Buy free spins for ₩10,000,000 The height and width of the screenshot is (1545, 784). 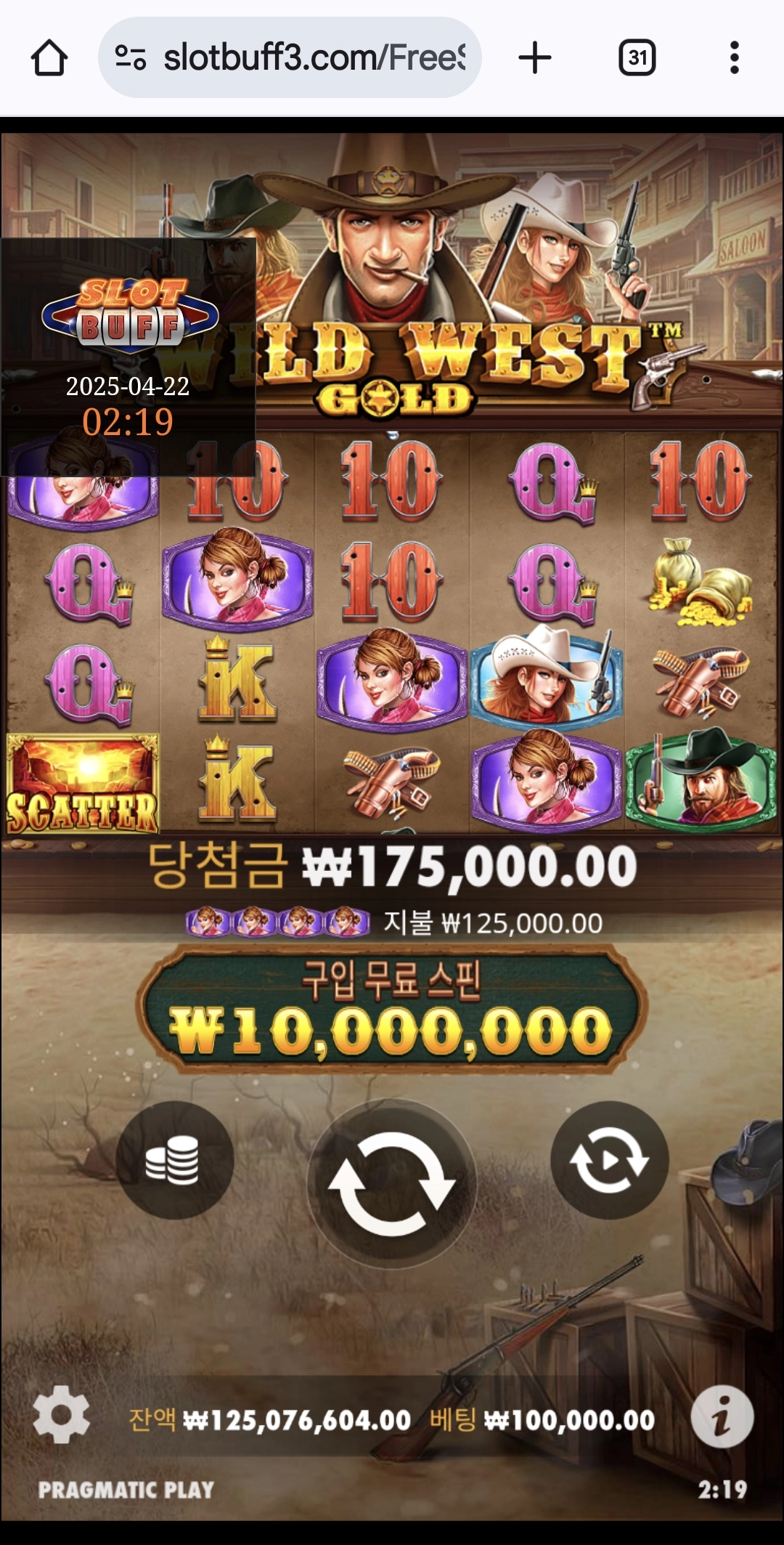point(391,1010)
